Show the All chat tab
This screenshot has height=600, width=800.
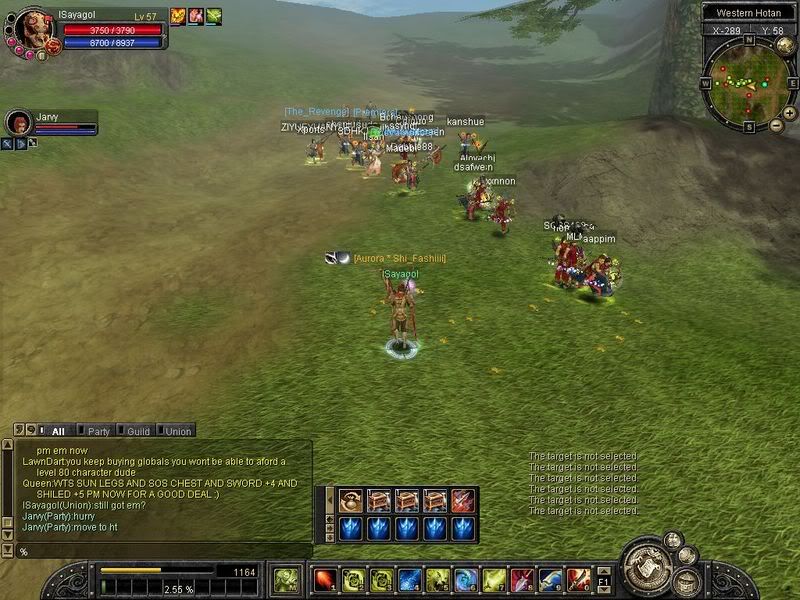(57, 431)
